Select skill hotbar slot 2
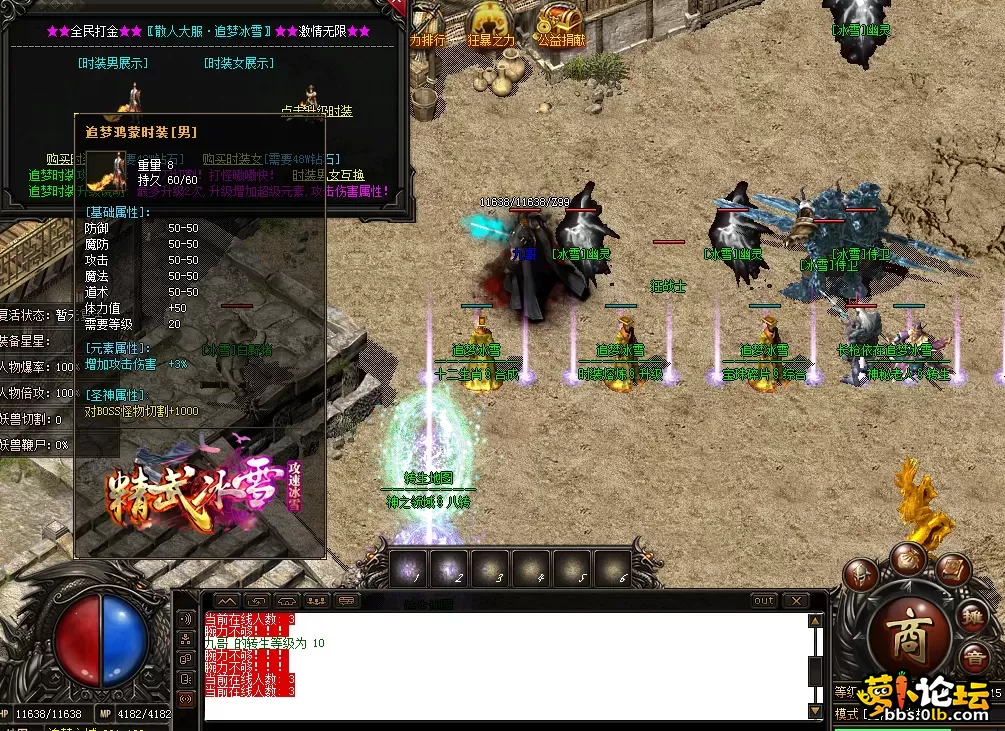1005x731 pixels. pyautogui.click(x=451, y=569)
